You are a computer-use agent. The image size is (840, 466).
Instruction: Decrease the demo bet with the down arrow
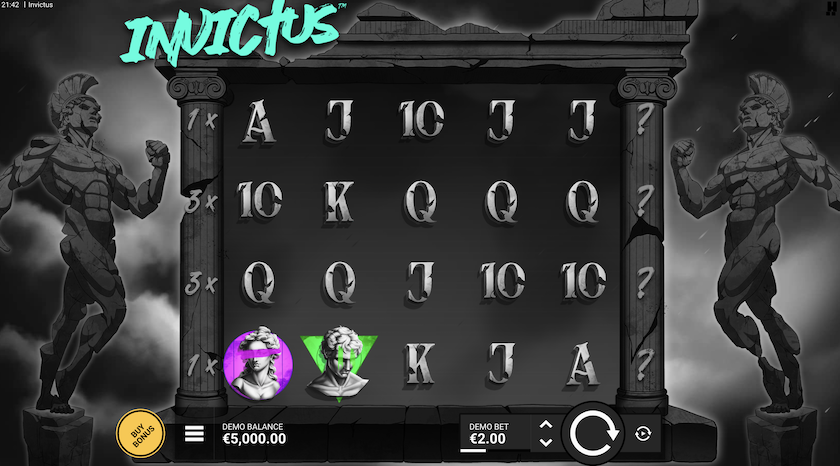point(545,441)
